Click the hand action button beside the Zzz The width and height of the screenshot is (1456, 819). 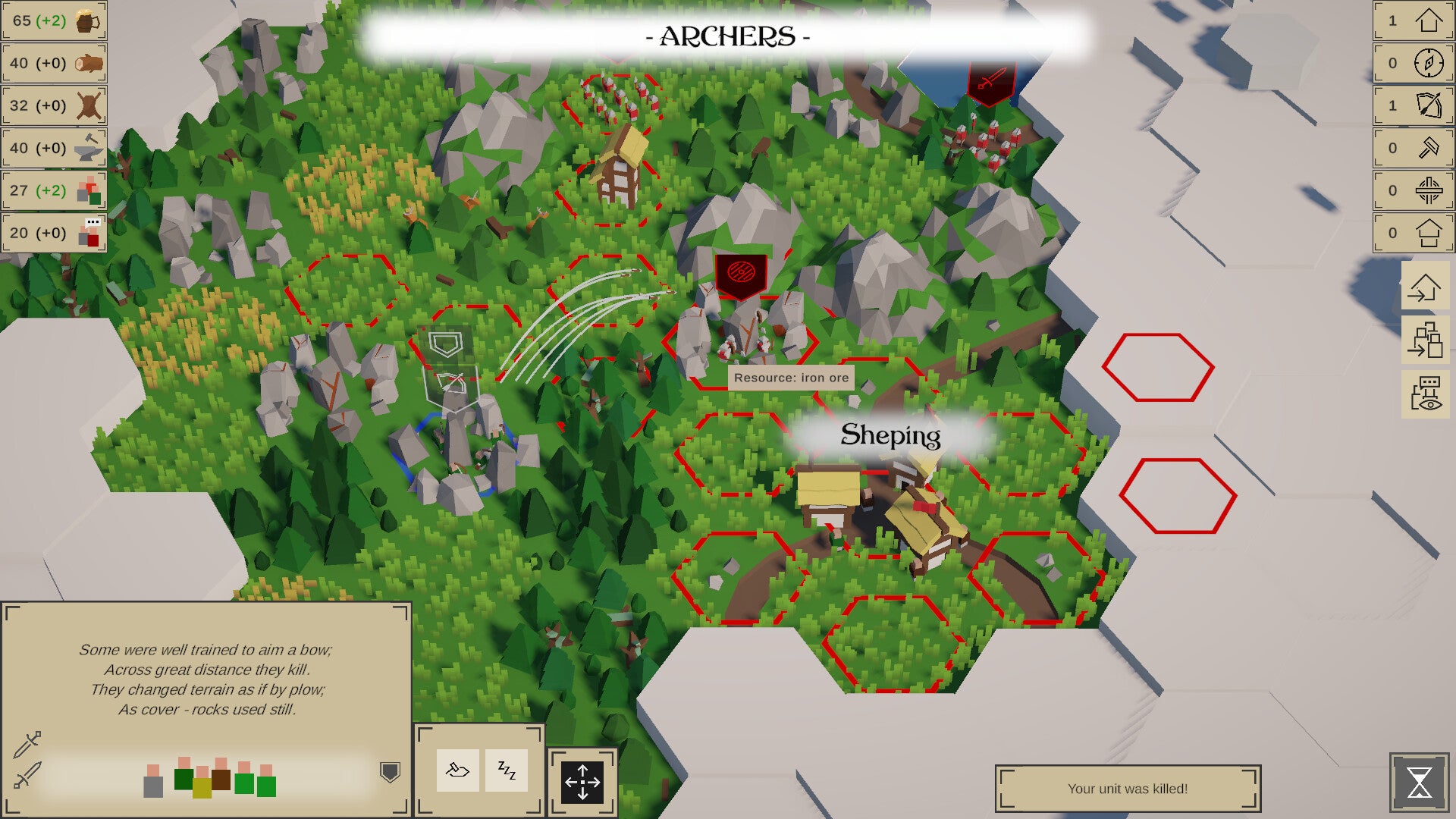point(457,770)
